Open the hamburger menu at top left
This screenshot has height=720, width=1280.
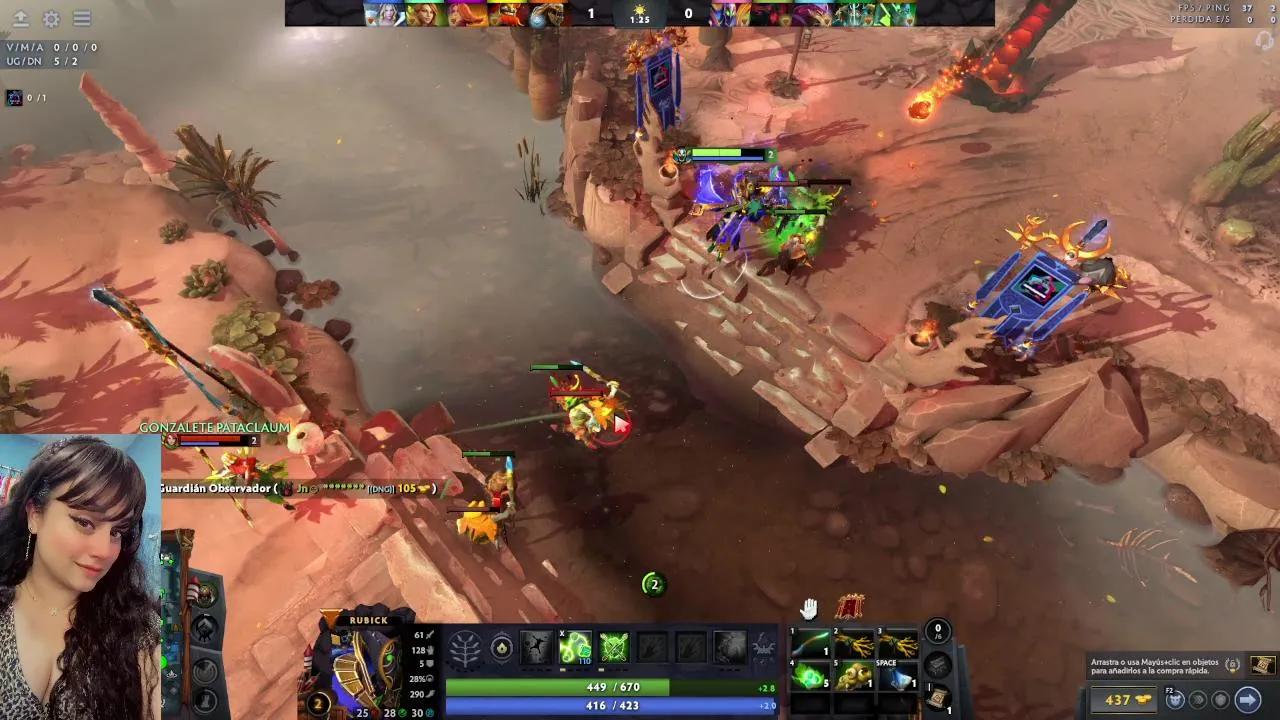[x=83, y=19]
